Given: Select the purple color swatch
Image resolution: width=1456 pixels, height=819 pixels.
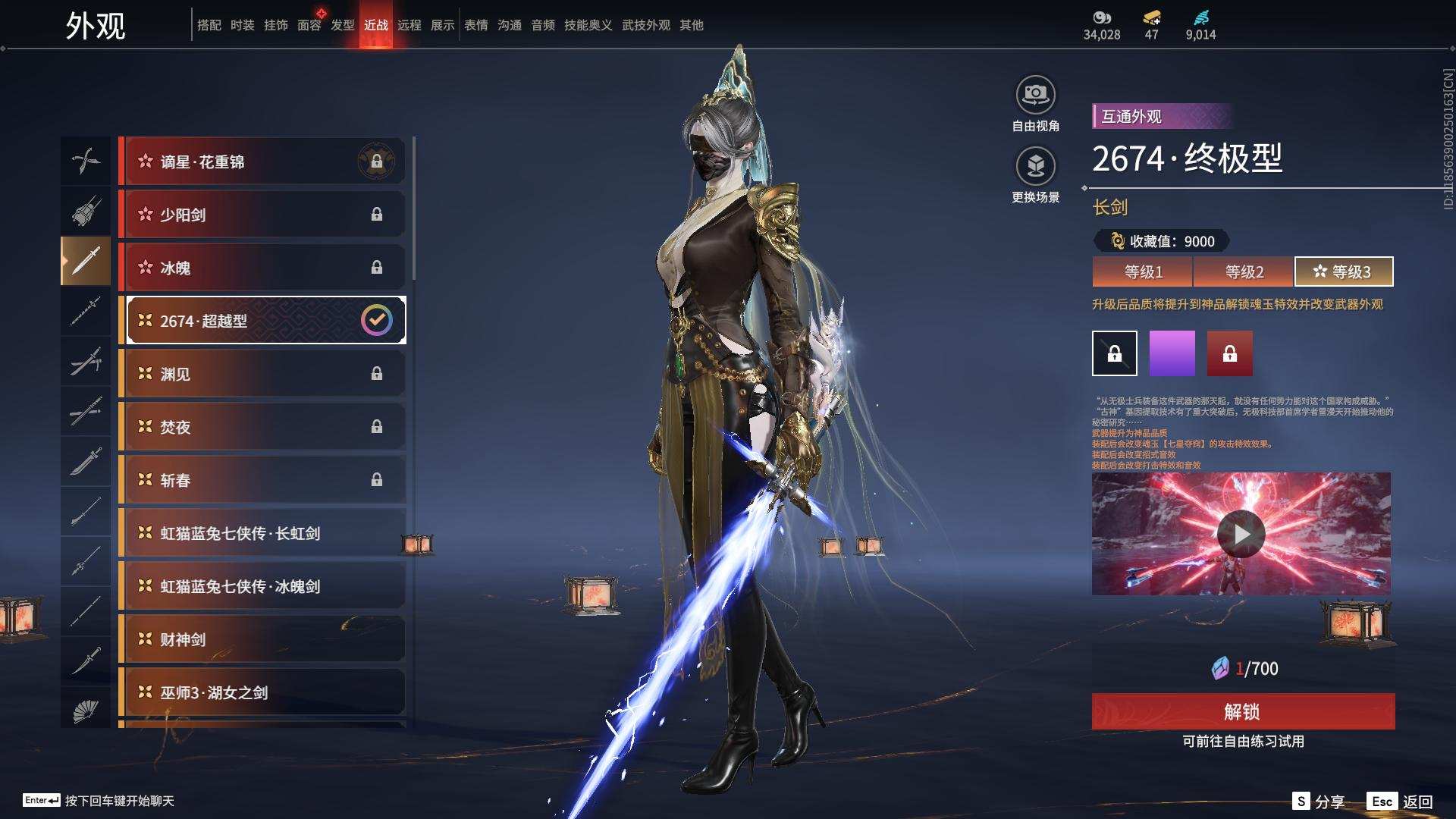Looking at the screenshot, I should pyautogui.click(x=1172, y=353).
